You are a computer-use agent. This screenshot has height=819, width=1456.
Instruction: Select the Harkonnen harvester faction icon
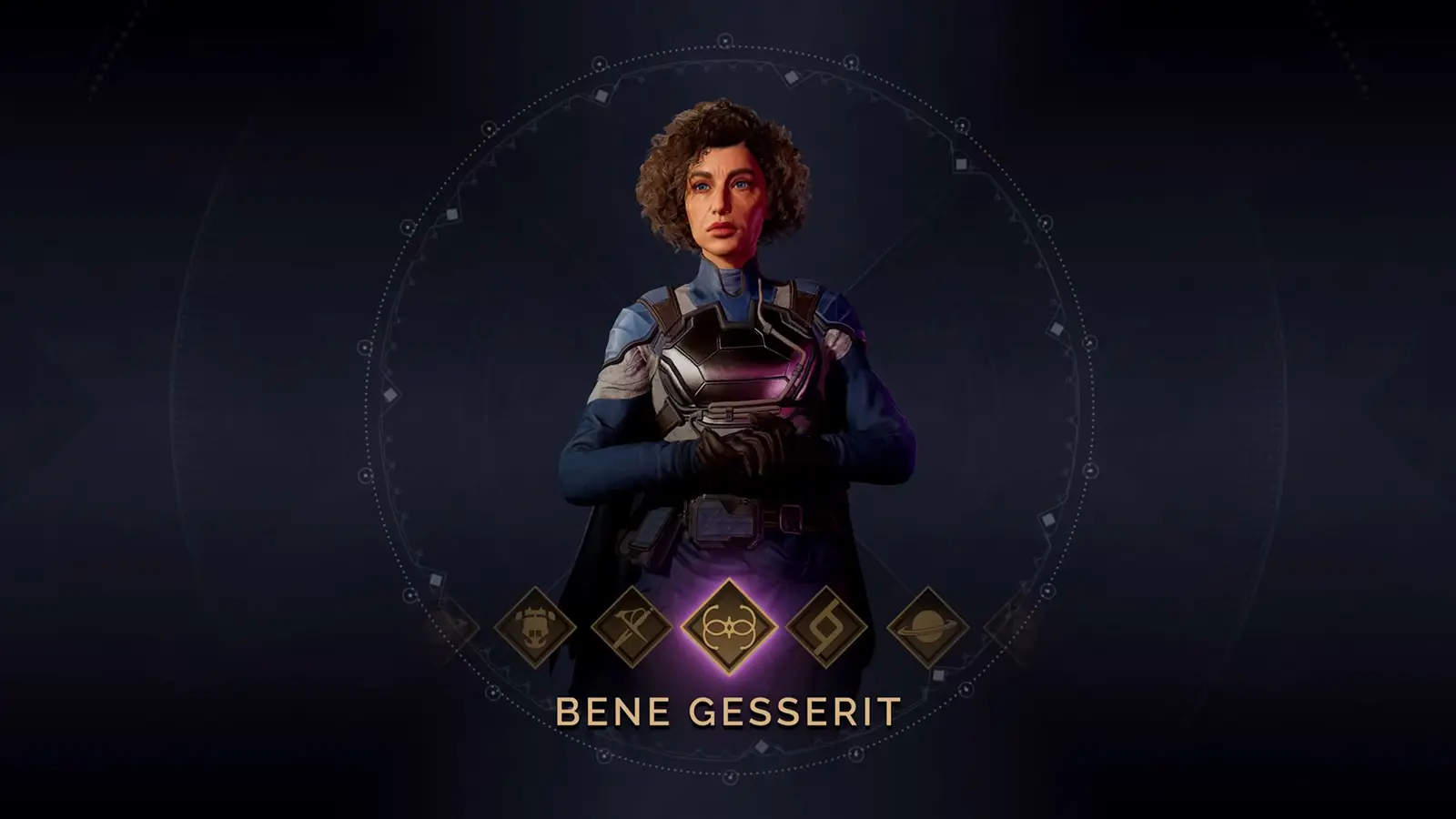535,628
